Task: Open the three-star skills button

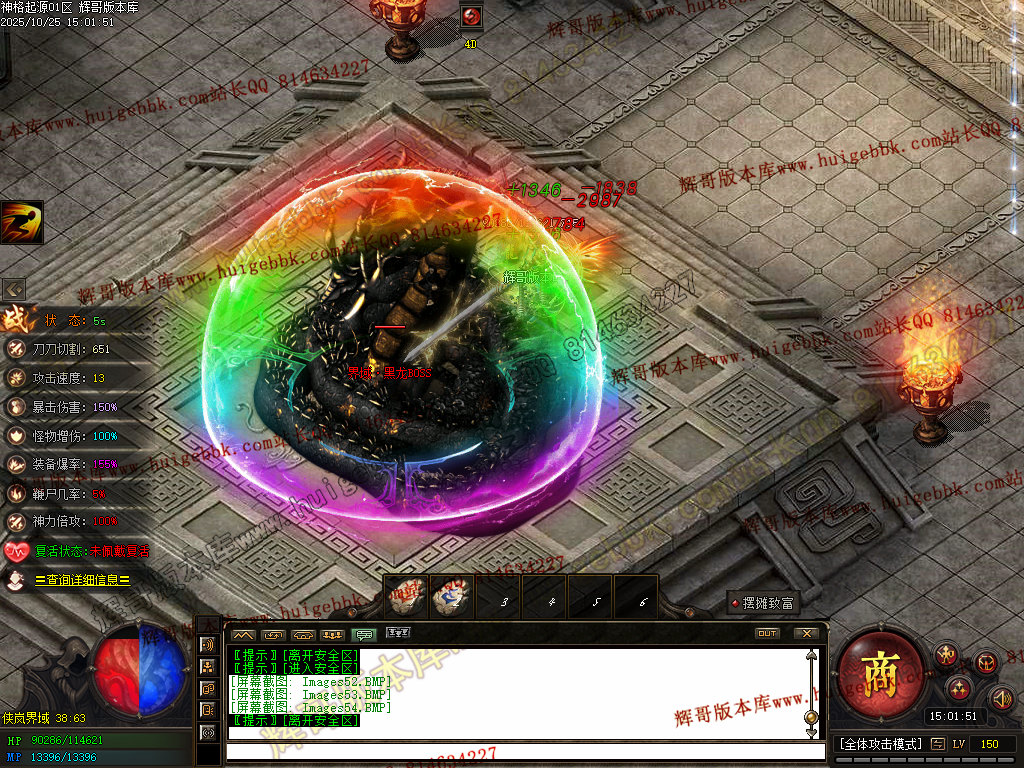Action: (x=958, y=688)
